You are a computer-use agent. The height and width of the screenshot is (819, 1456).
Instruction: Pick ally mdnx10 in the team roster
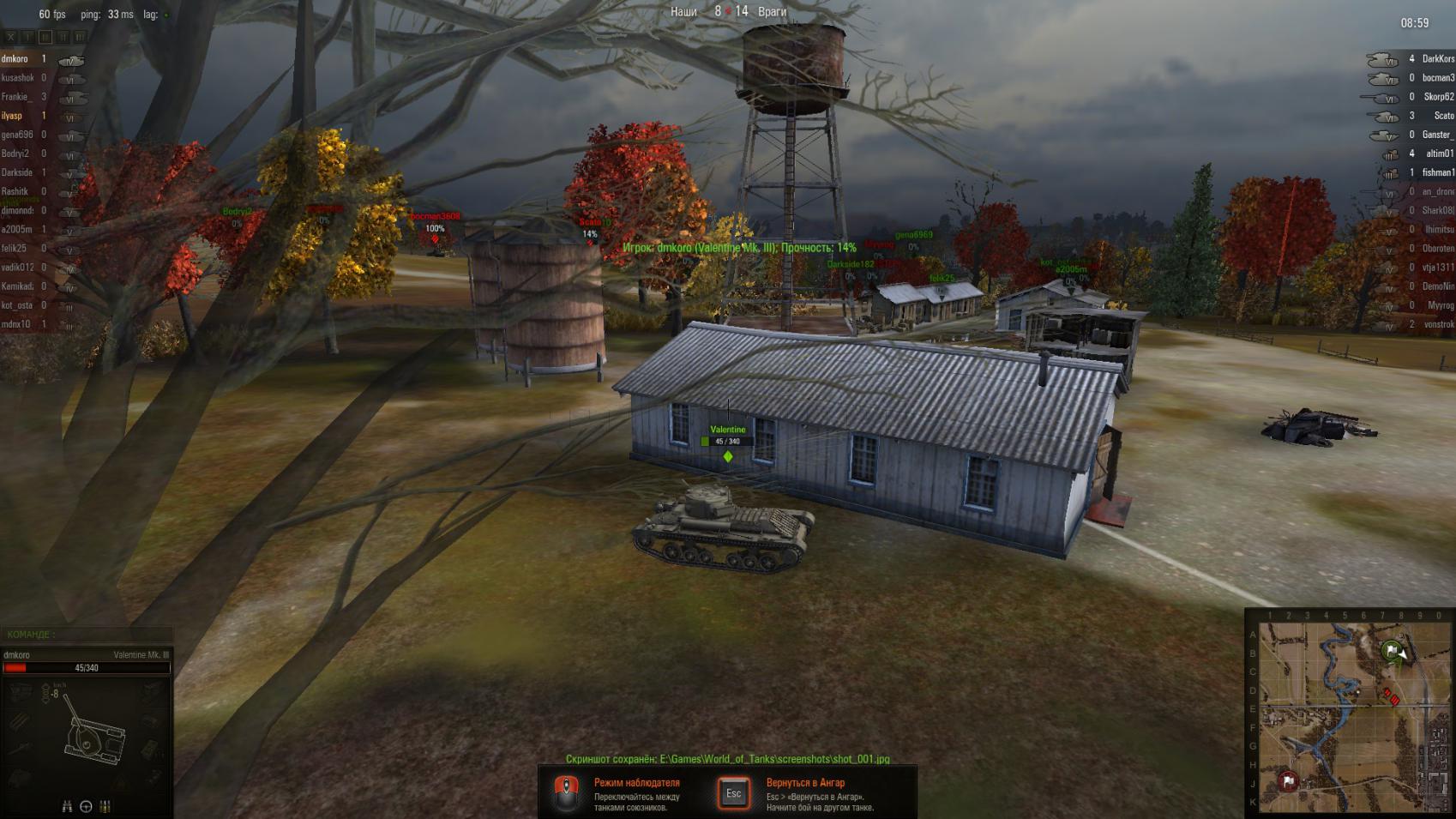click(15, 324)
